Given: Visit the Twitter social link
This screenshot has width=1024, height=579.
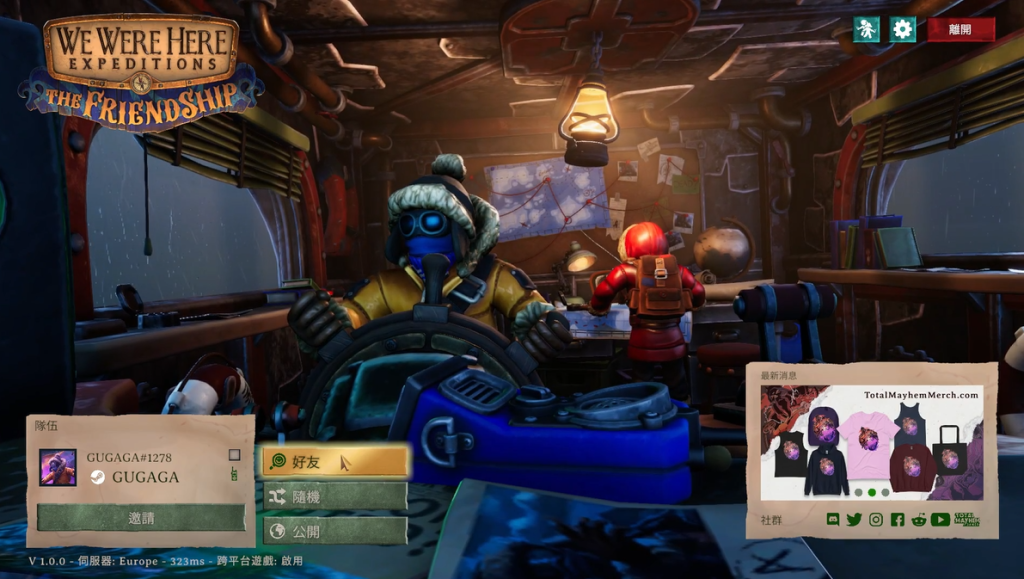Looking at the screenshot, I should click(x=854, y=520).
